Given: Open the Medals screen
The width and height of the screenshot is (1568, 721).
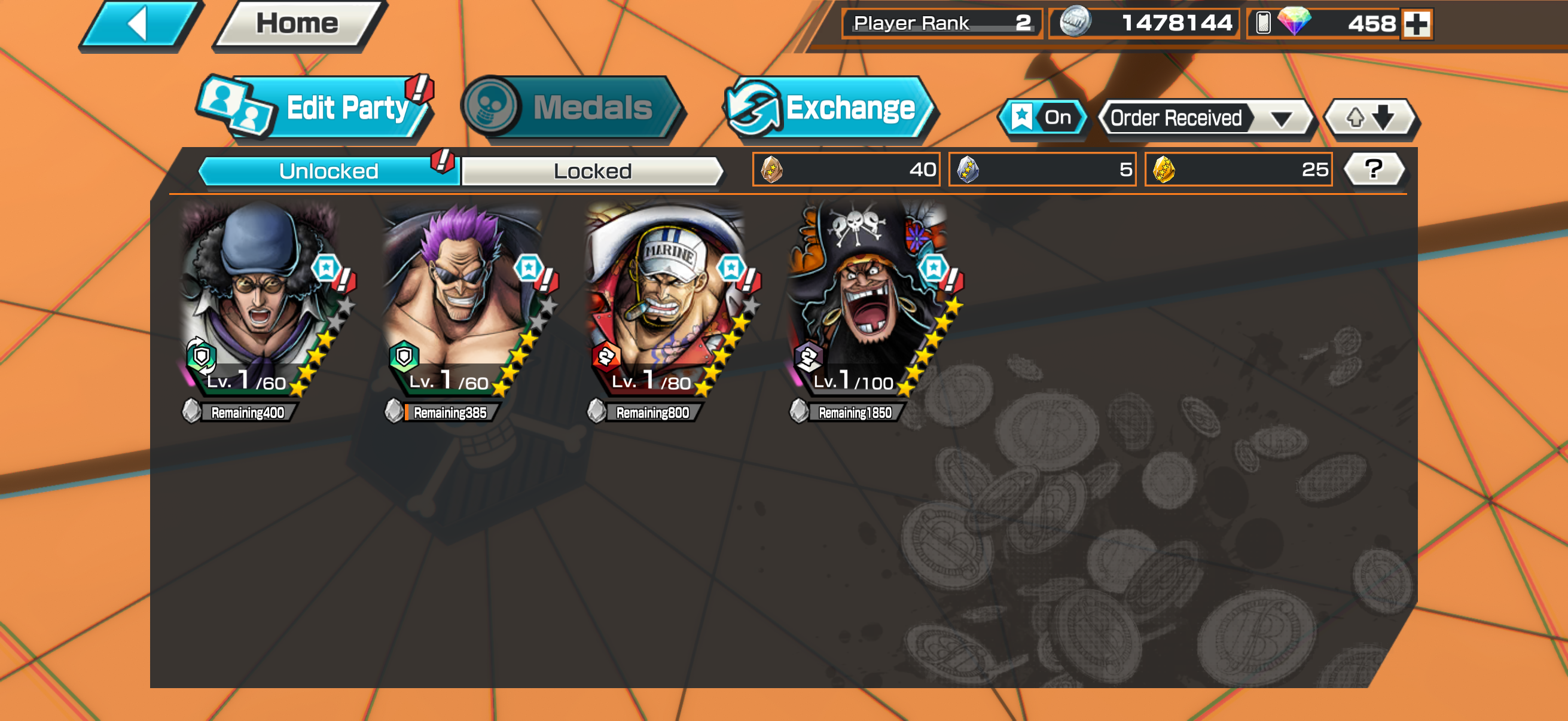Looking at the screenshot, I should 572,108.
